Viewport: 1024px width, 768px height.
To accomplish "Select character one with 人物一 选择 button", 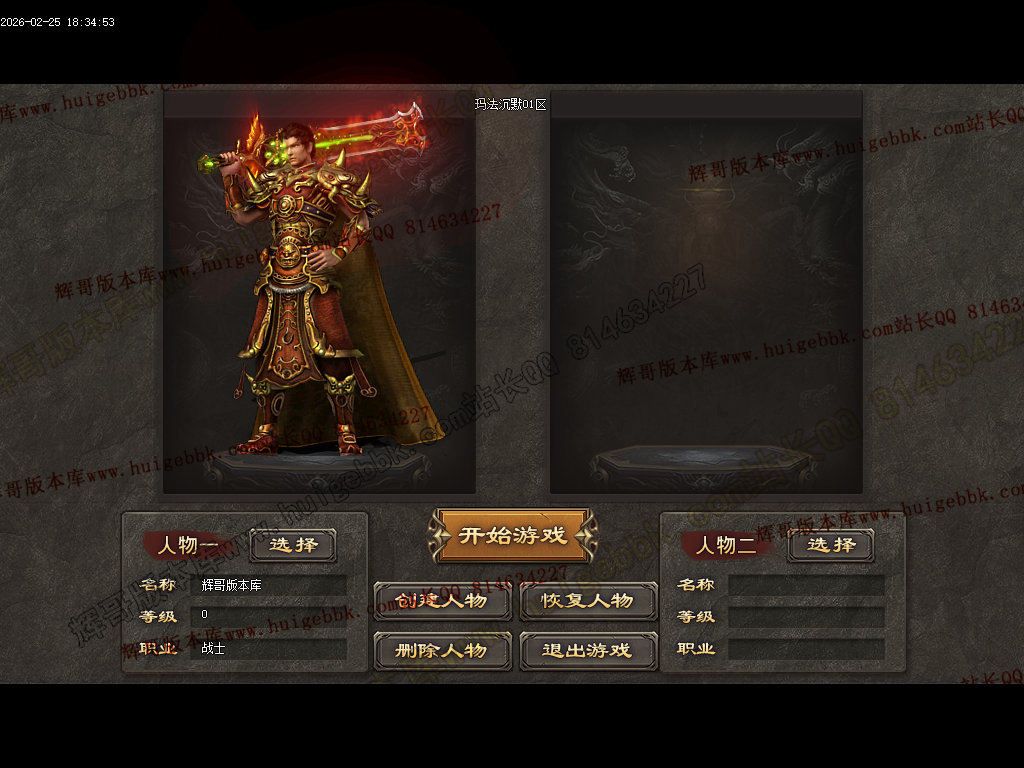I will click(x=293, y=545).
